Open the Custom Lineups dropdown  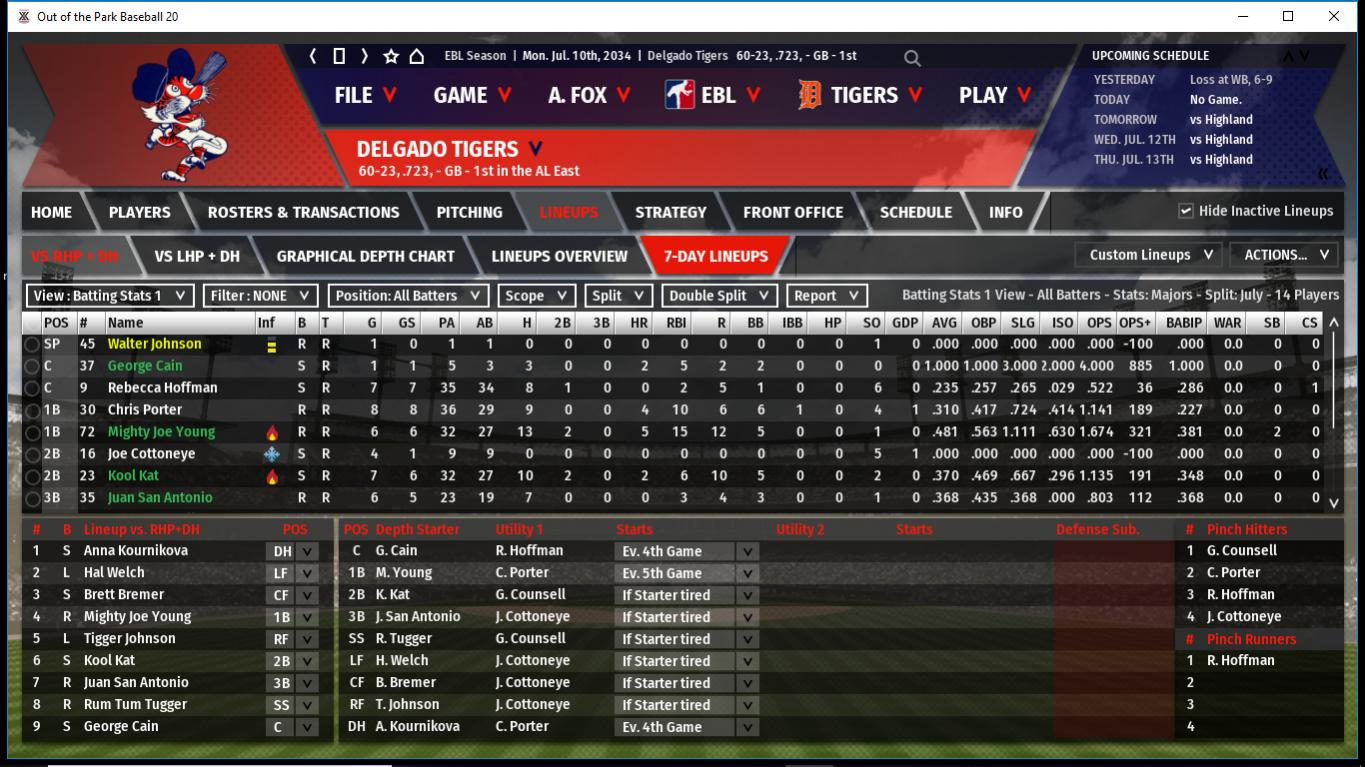pos(1150,255)
